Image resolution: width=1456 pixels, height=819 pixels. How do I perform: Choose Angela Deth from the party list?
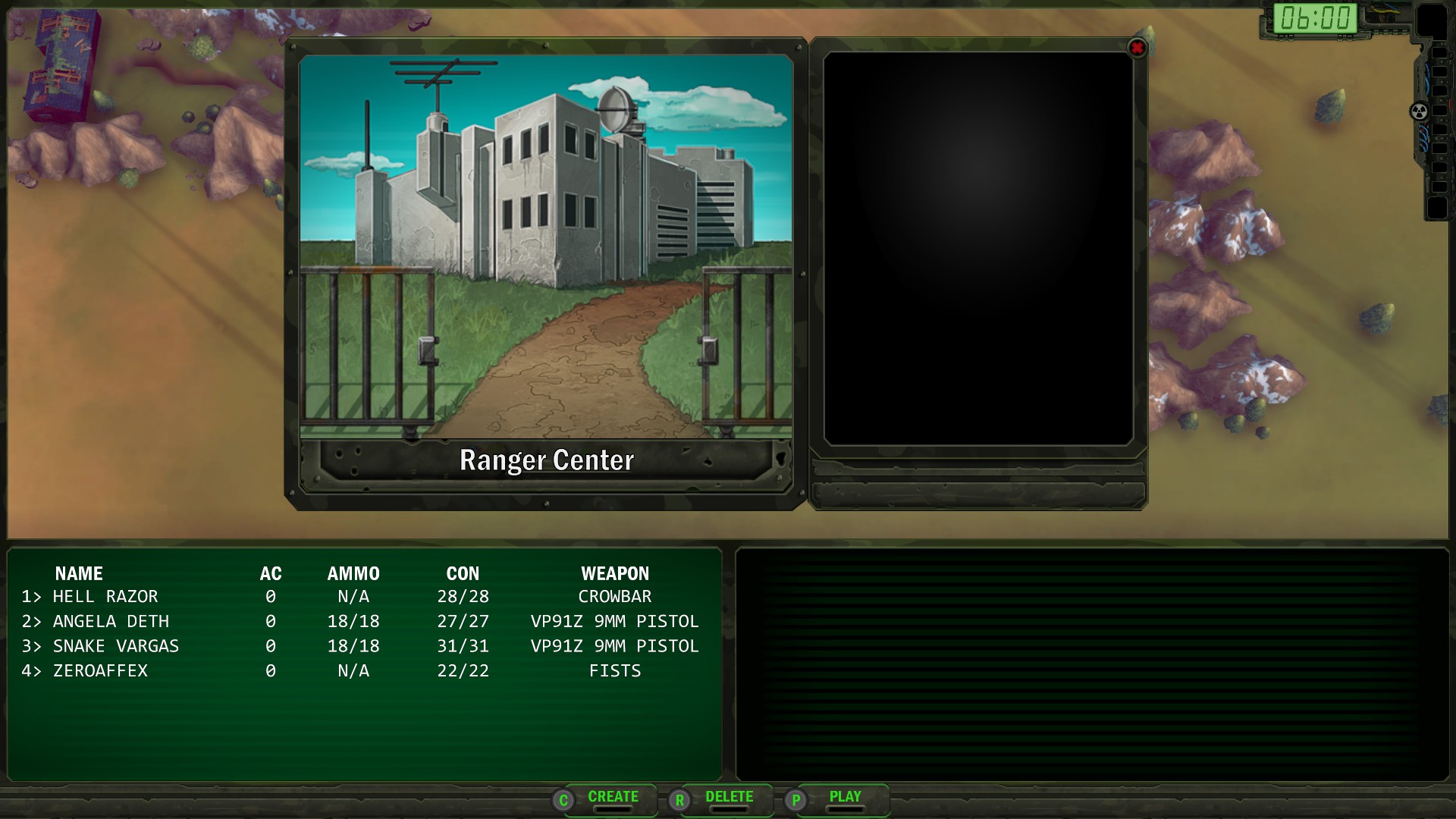click(x=111, y=622)
